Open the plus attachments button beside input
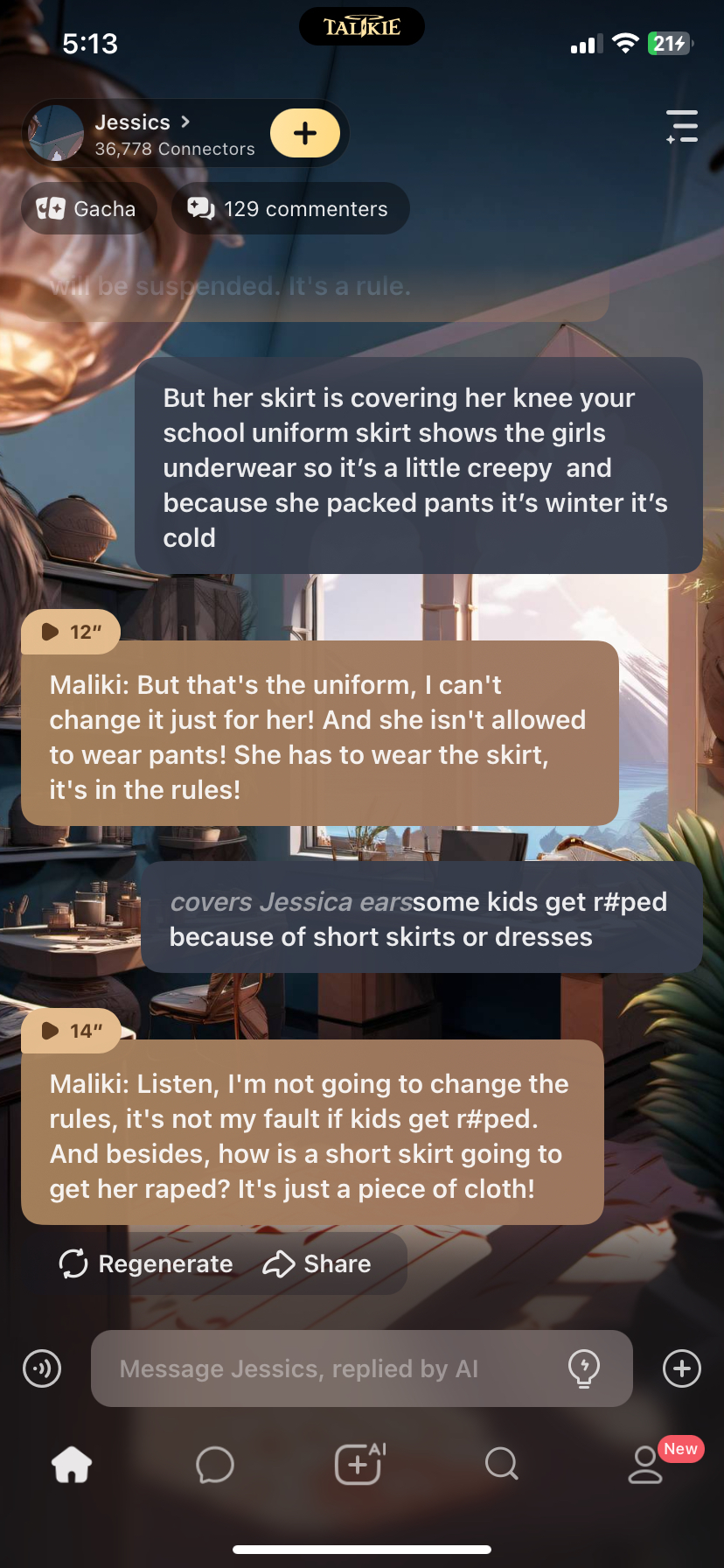Image resolution: width=724 pixels, height=1568 pixels. (x=682, y=1368)
